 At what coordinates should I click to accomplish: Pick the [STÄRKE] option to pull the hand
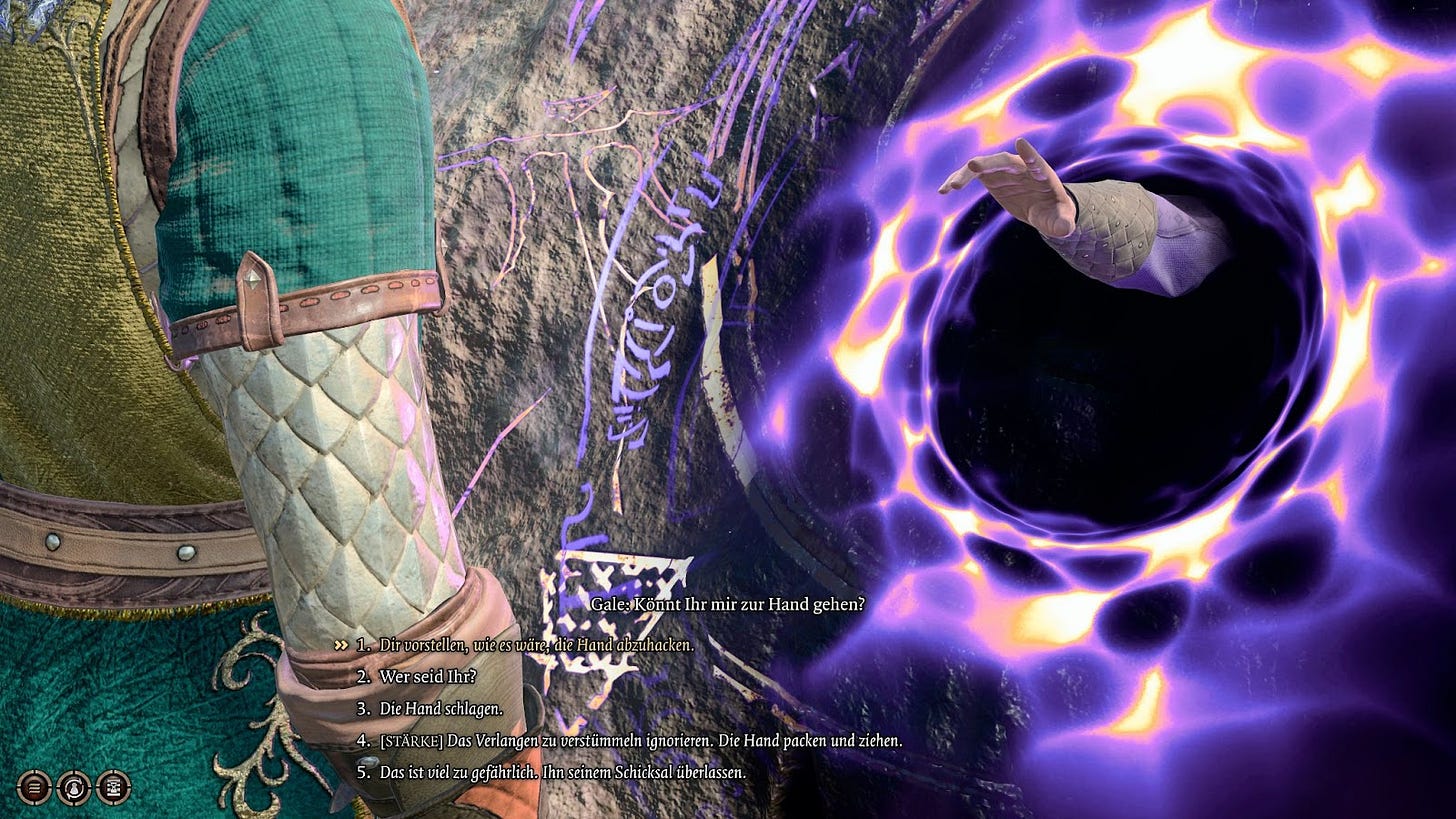(640, 741)
